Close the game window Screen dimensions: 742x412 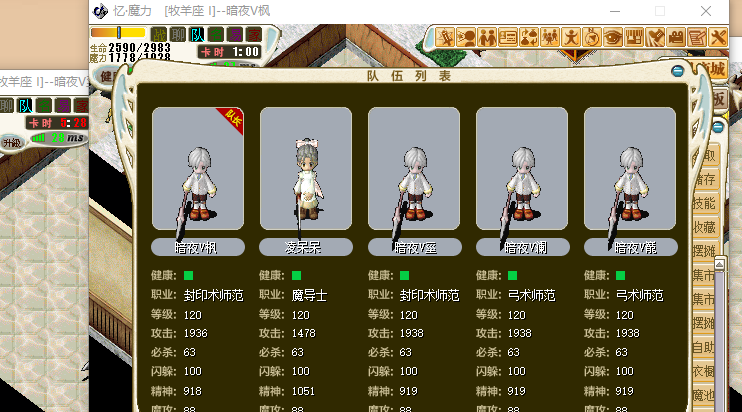point(707,11)
